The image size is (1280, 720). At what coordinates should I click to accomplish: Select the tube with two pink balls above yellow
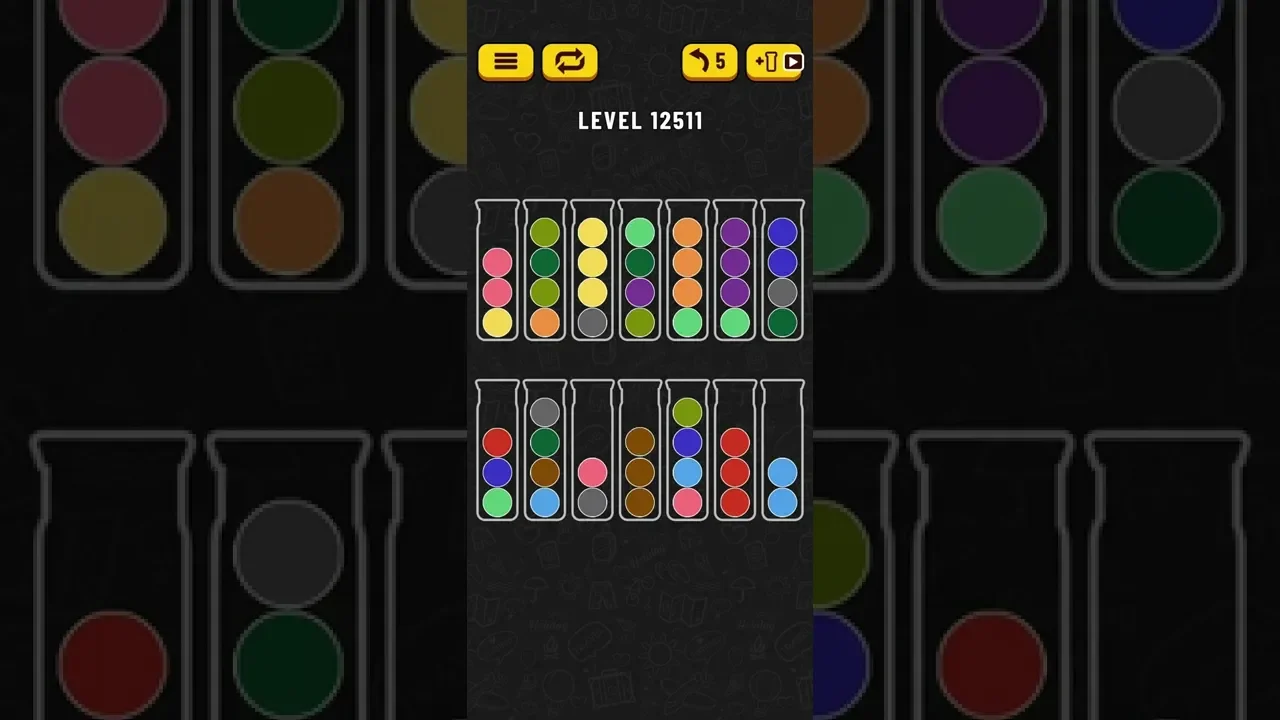pos(497,272)
